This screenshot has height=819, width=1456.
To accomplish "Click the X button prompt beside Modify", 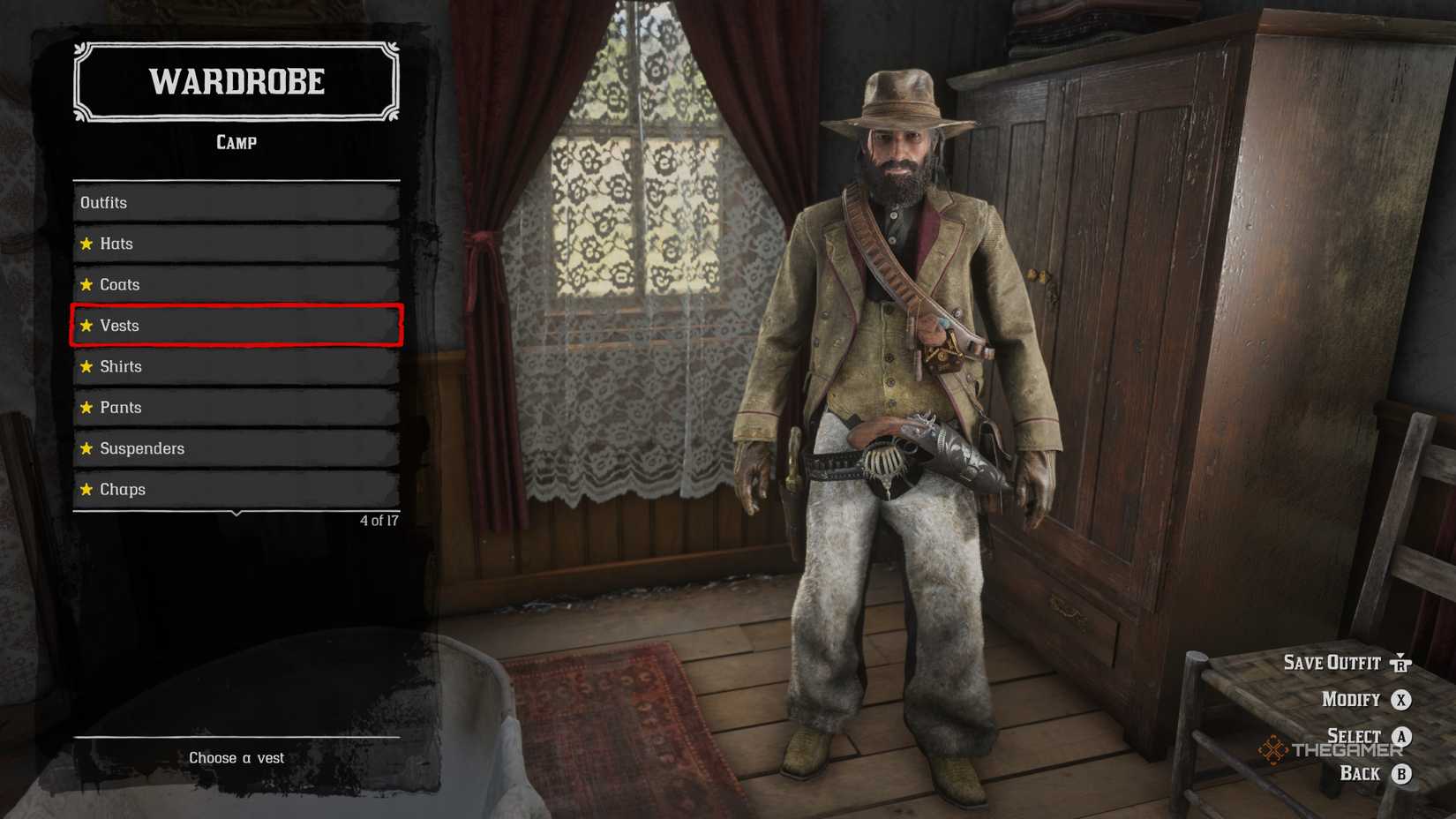I will coord(1401,699).
